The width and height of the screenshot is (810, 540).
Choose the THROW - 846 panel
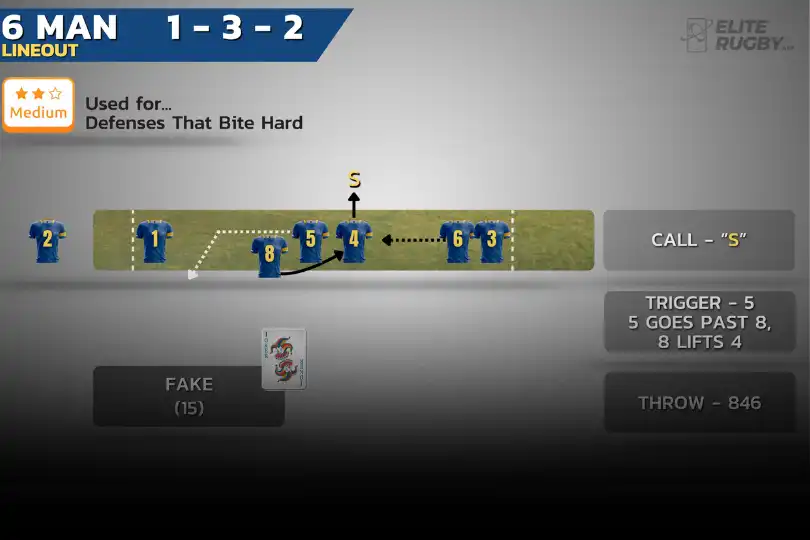(699, 403)
